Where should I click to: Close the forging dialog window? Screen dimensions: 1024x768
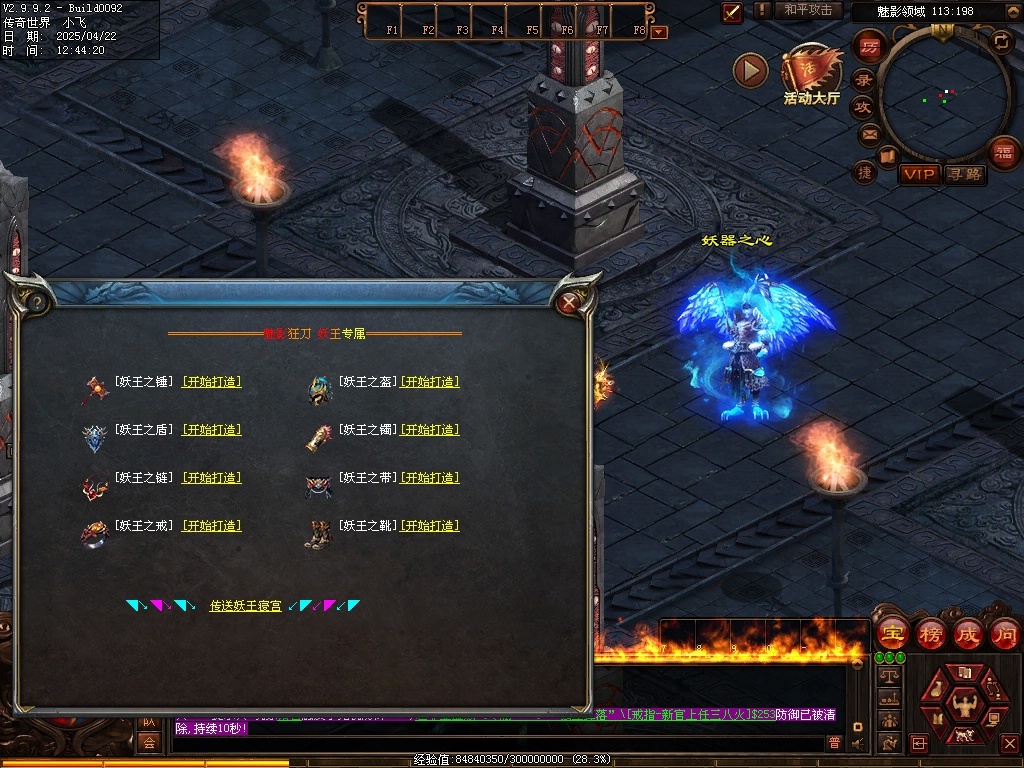[x=569, y=302]
